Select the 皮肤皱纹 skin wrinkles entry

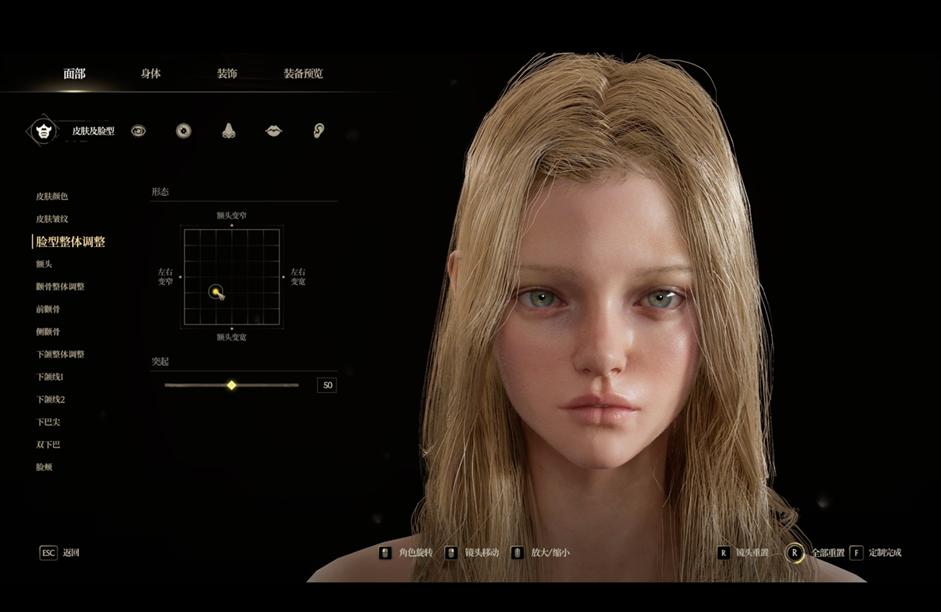tap(52, 219)
